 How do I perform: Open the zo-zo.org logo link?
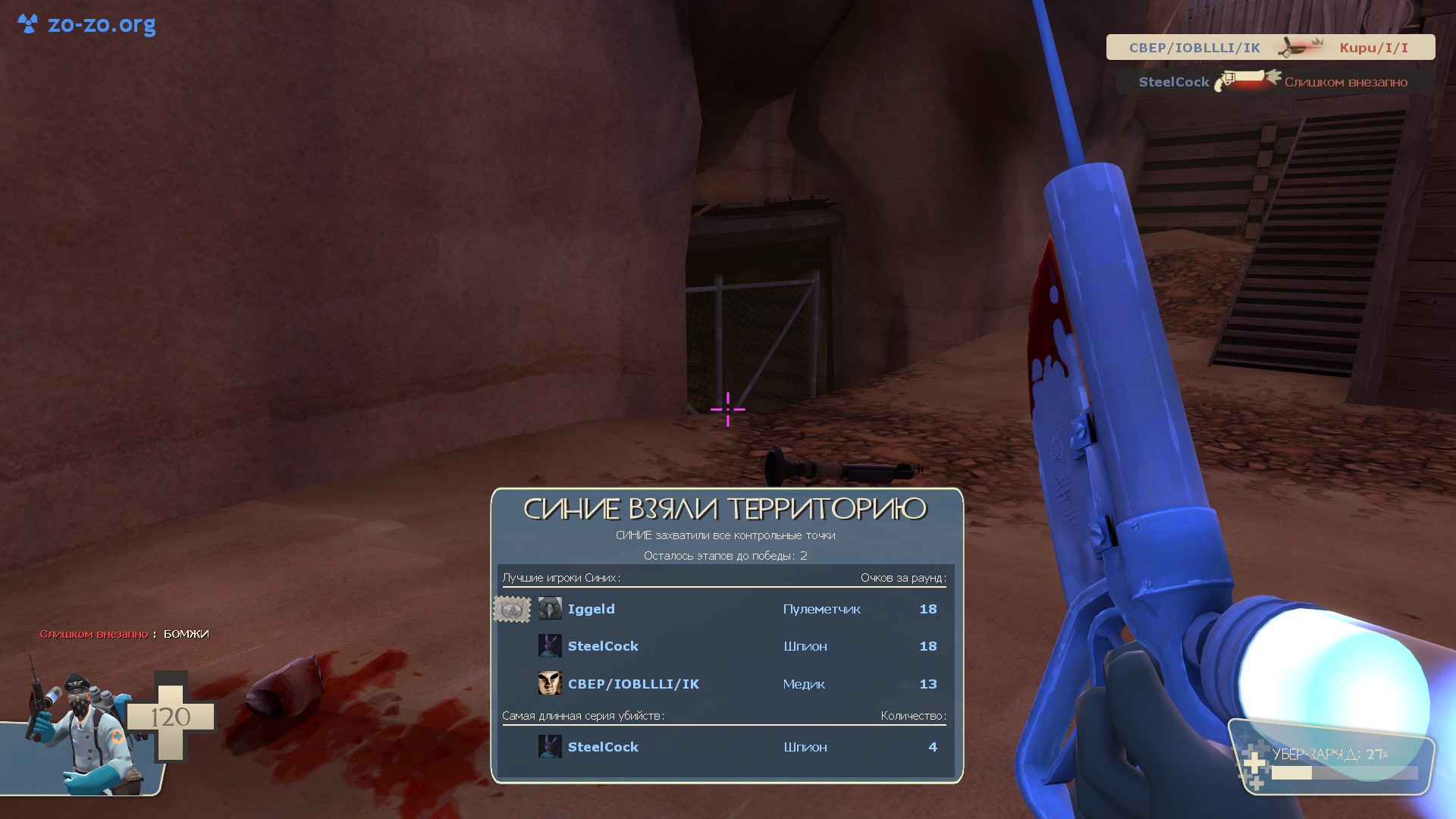coord(87,24)
